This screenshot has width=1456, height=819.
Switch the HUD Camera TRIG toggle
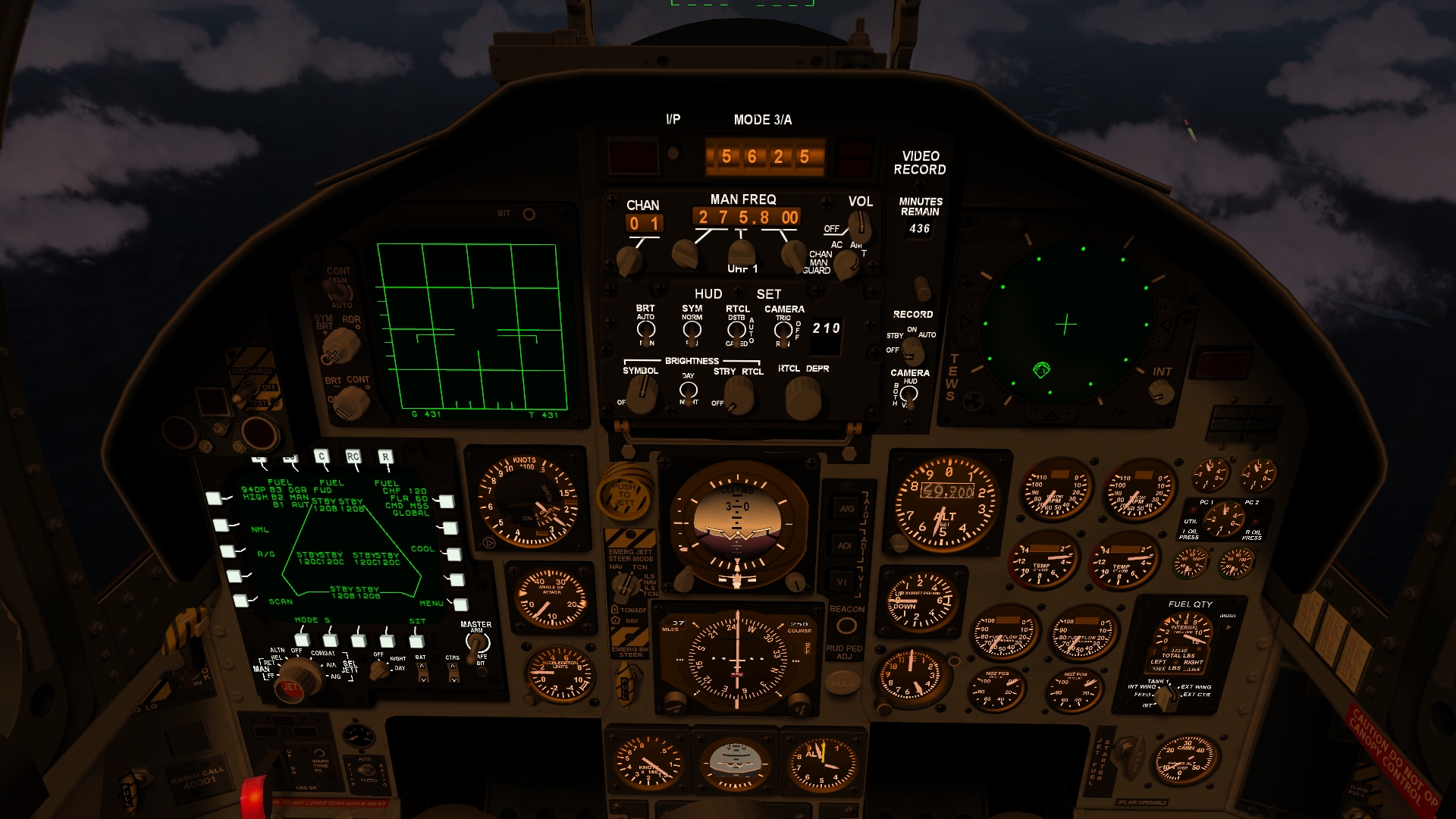click(783, 330)
